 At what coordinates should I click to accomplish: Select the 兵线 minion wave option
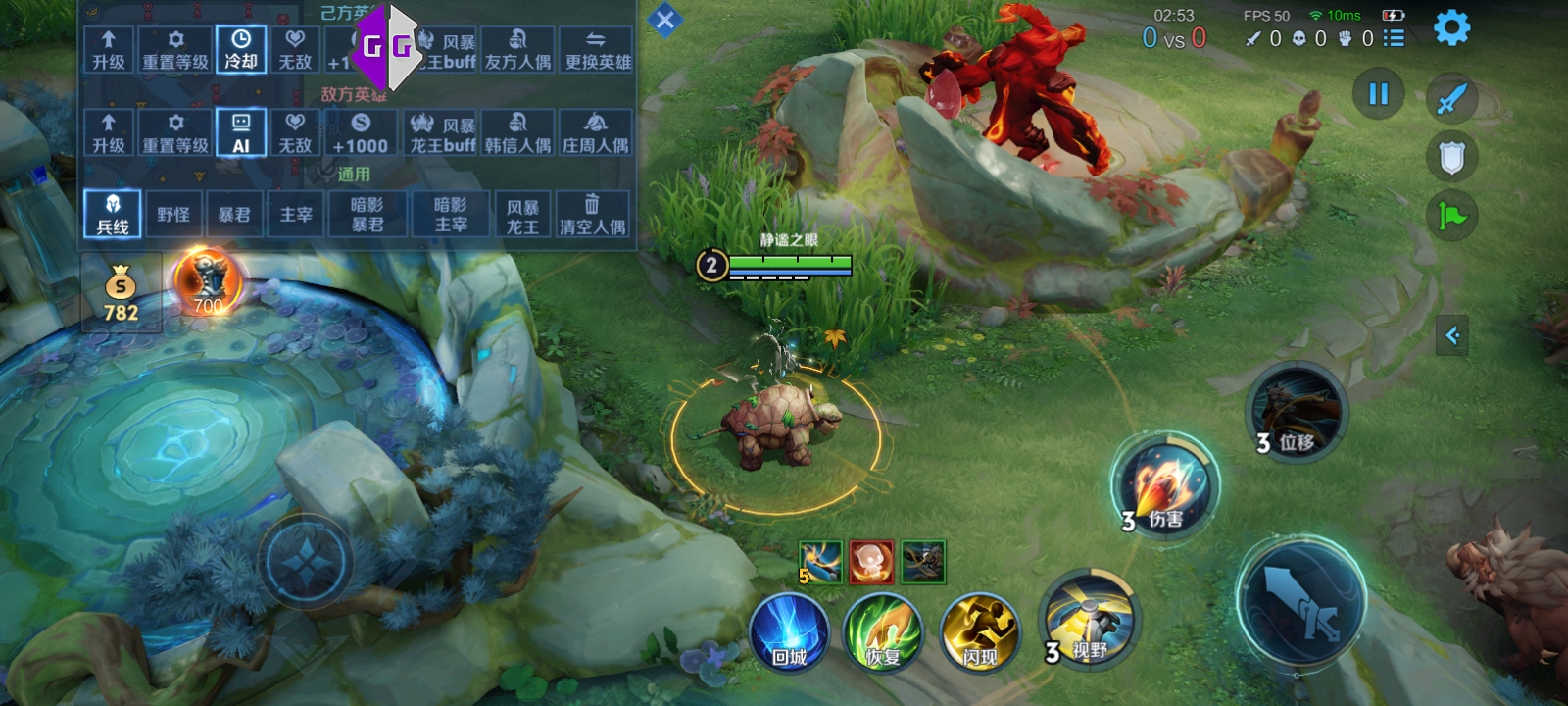coord(113,214)
